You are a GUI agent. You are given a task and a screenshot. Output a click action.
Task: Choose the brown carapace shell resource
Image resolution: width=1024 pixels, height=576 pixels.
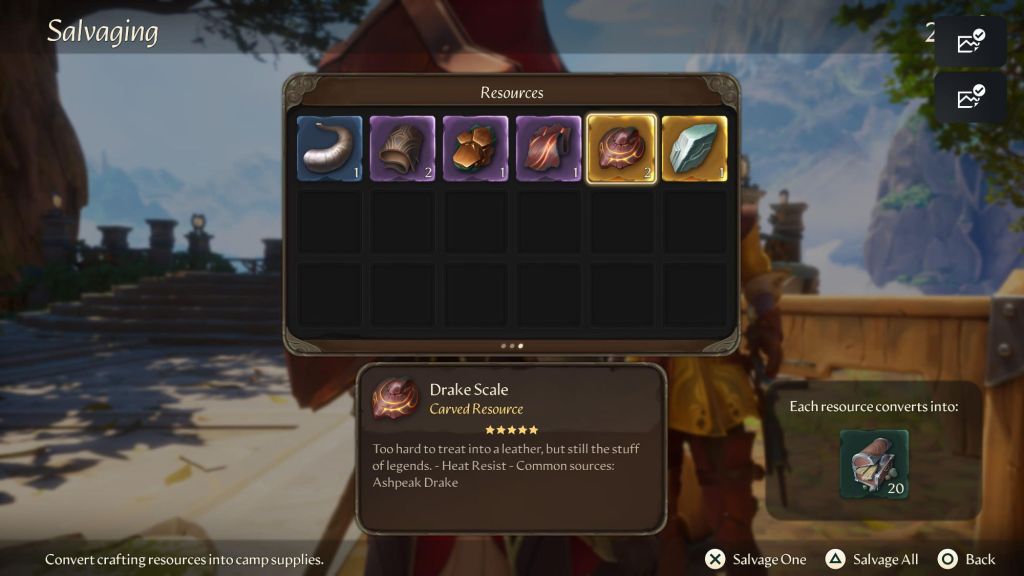pyautogui.click(x=403, y=149)
